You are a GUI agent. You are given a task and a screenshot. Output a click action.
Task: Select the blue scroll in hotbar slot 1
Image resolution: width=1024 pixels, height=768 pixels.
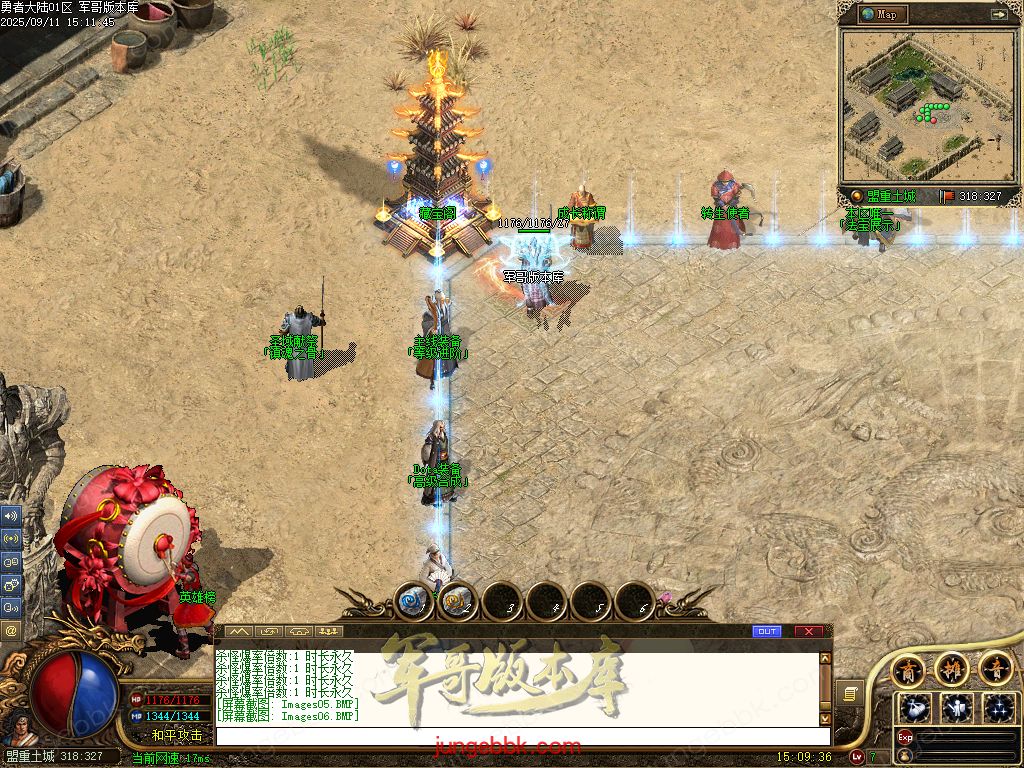[414, 601]
